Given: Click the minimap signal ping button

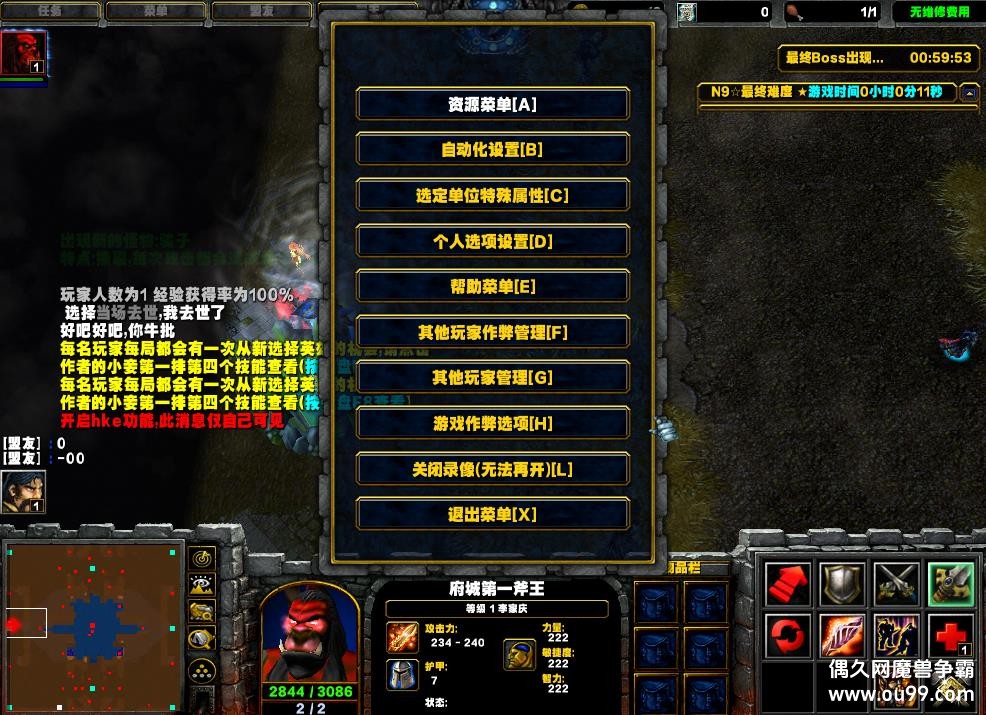Looking at the screenshot, I should coord(202,558).
